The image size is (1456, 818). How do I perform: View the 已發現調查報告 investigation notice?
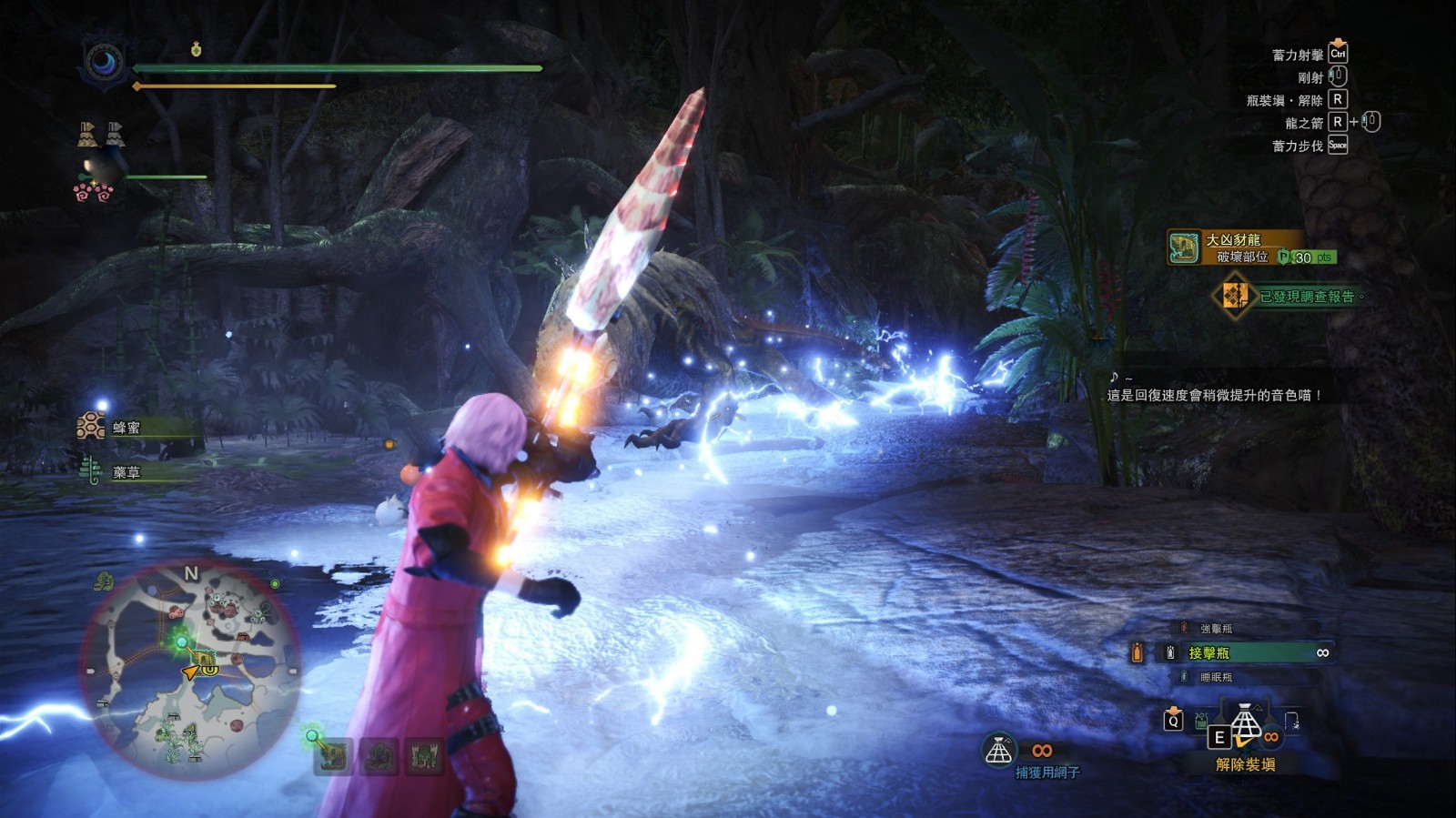point(1292,297)
